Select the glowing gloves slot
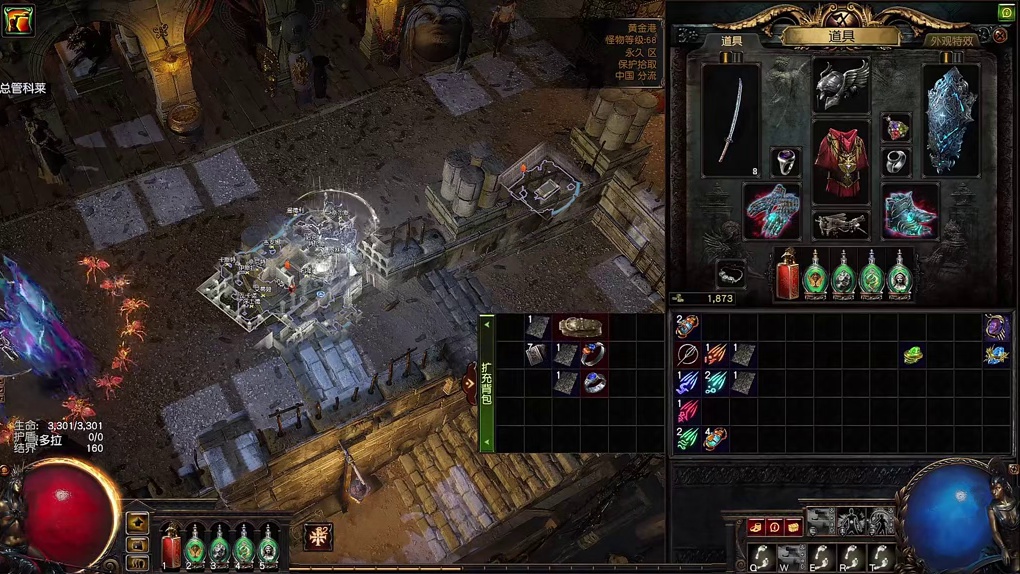The width and height of the screenshot is (1020, 574). pos(772,212)
